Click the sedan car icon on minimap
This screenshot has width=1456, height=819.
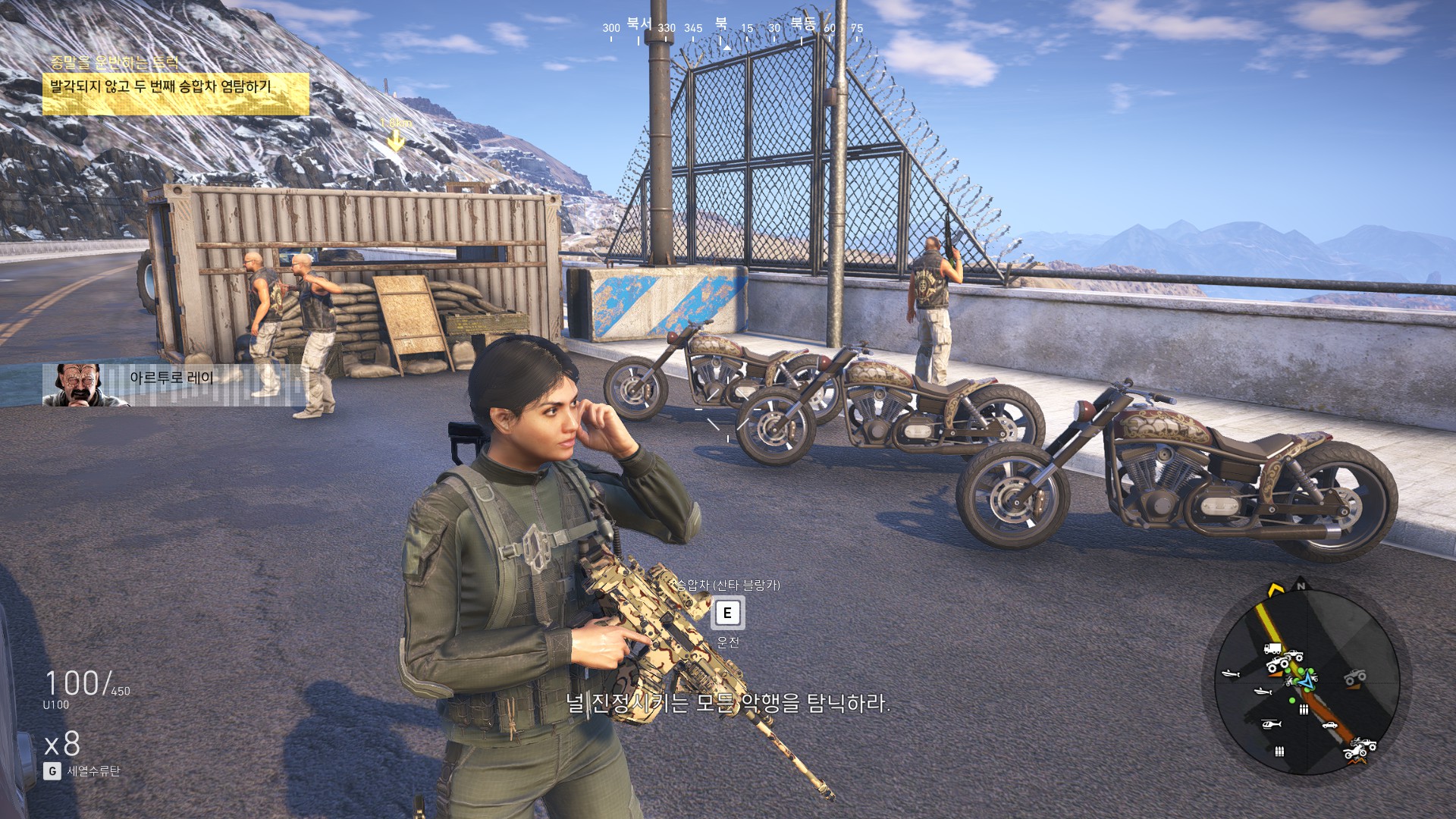click(x=1329, y=725)
